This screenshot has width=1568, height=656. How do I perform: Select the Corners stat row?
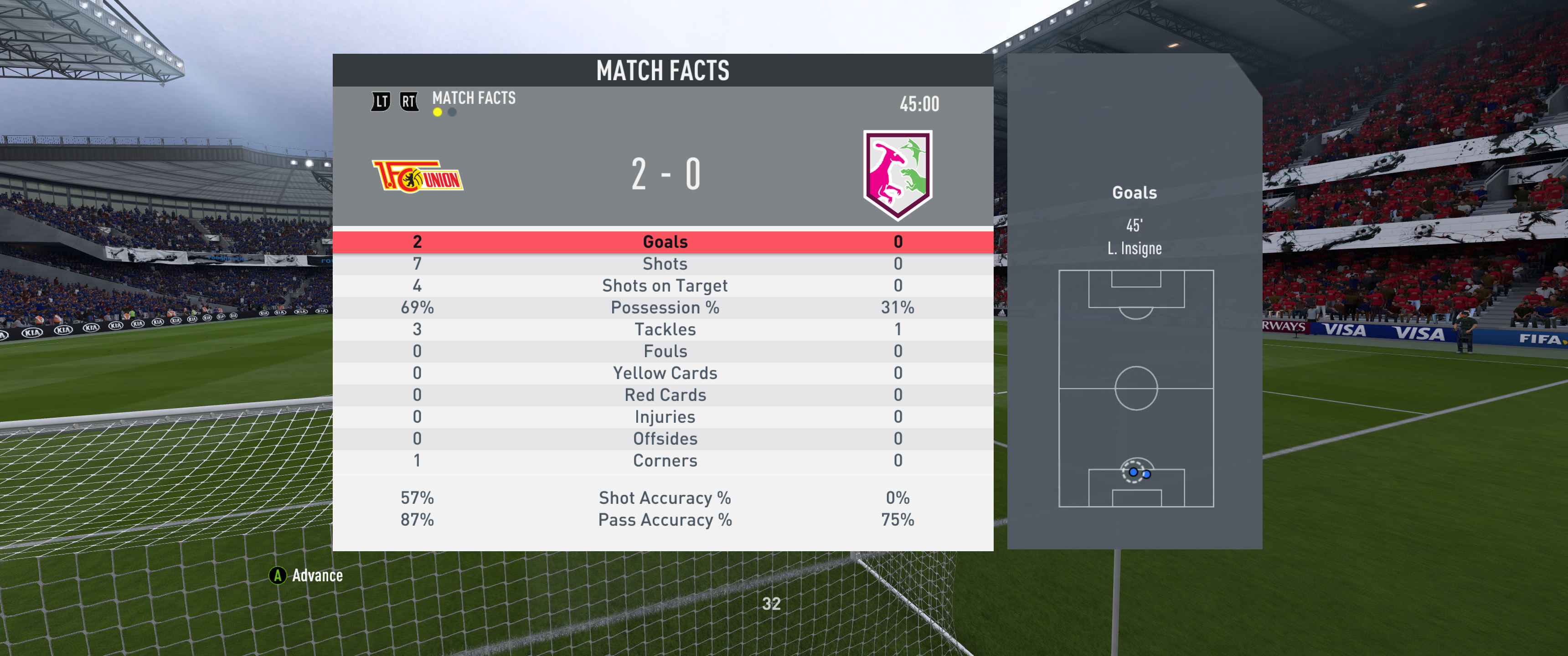[x=665, y=461]
